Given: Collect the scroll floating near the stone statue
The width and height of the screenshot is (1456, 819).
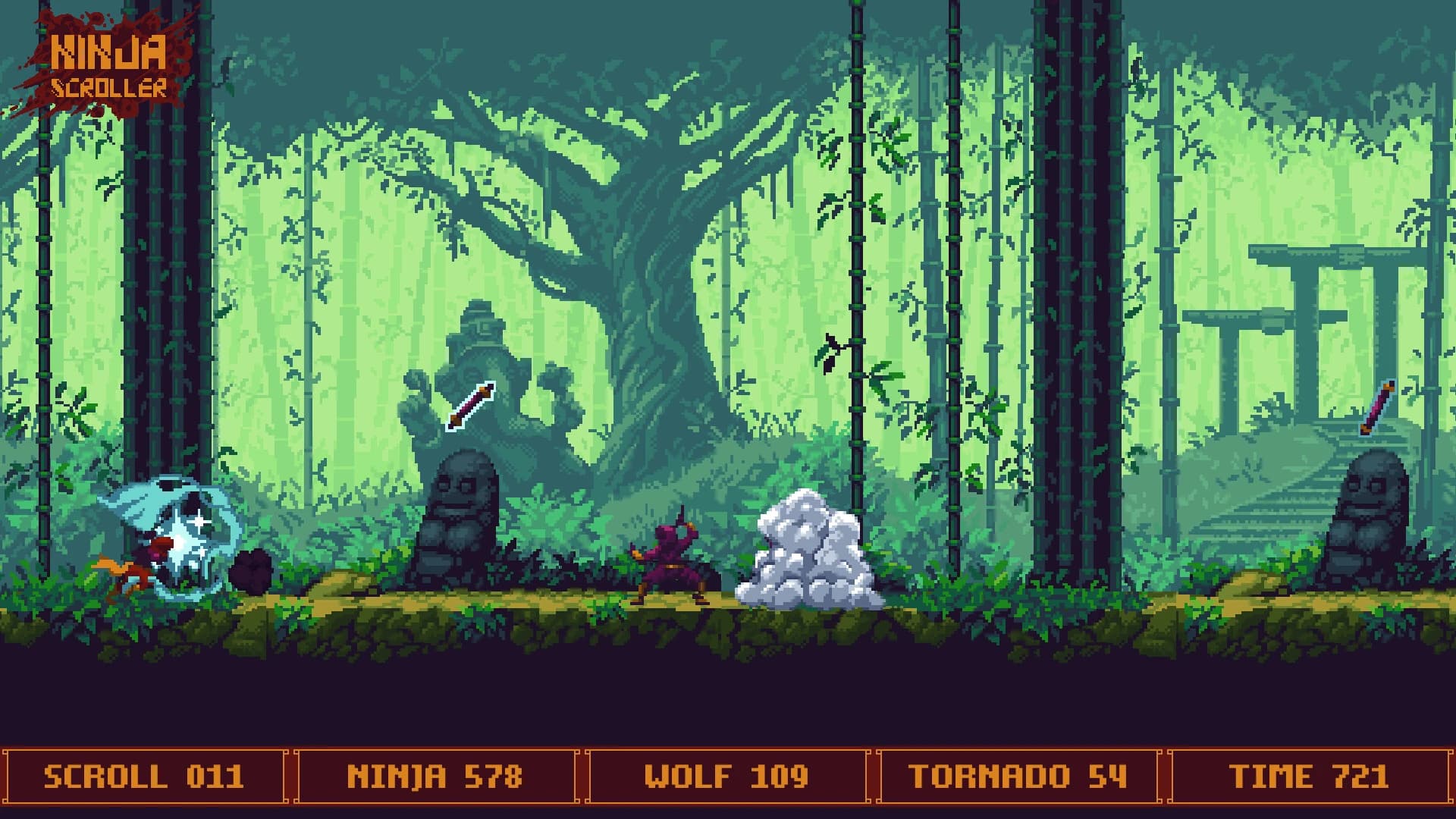Looking at the screenshot, I should [x=469, y=406].
